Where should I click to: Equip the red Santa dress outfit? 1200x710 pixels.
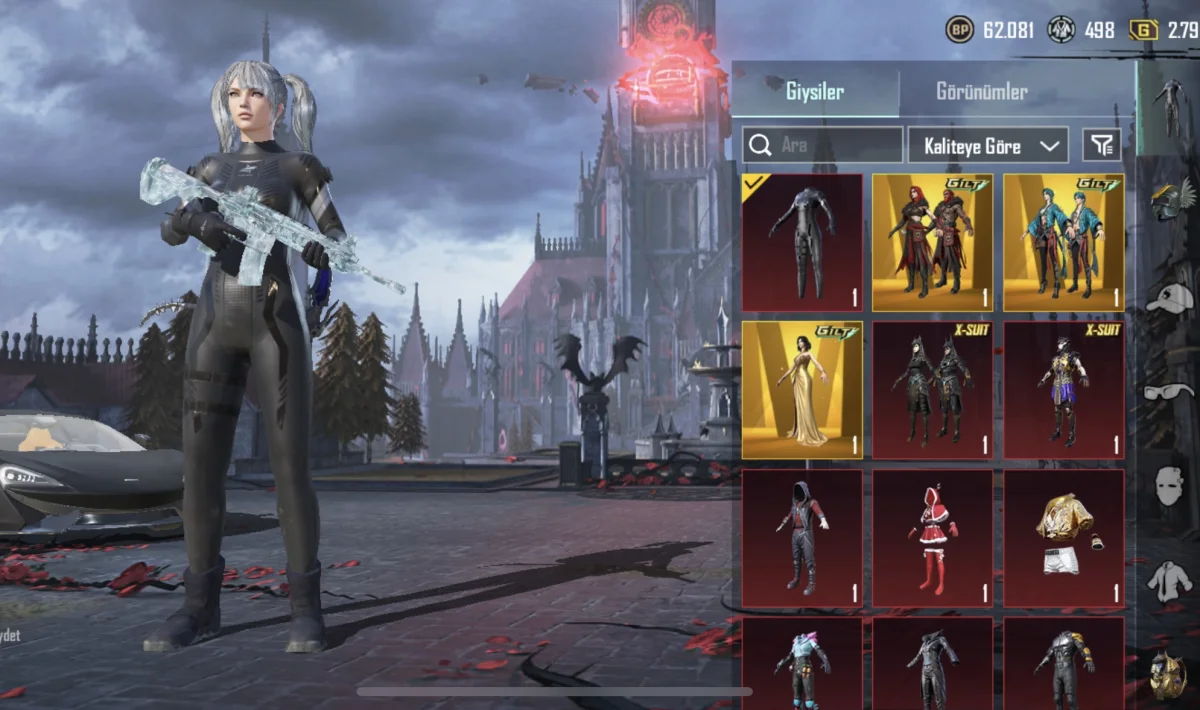932,538
